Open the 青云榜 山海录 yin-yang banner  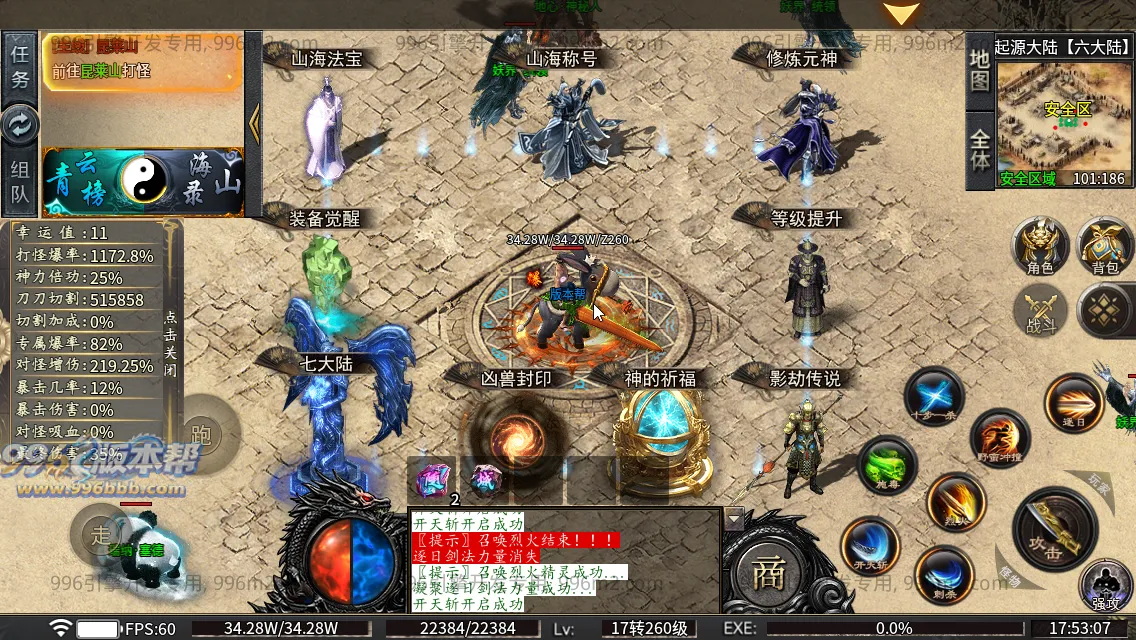(142, 181)
